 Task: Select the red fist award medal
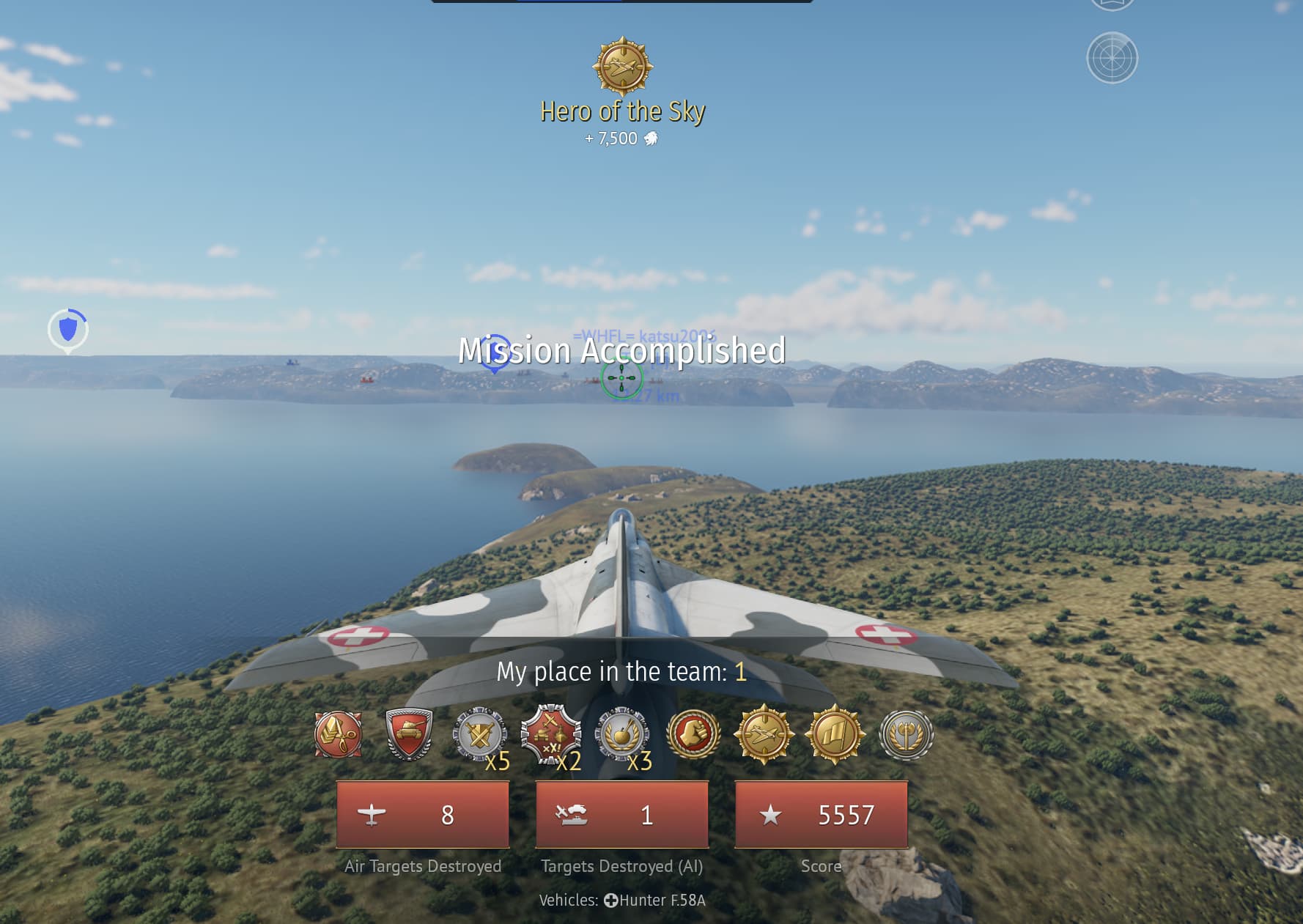pyautogui.click(x=693, y=734)
